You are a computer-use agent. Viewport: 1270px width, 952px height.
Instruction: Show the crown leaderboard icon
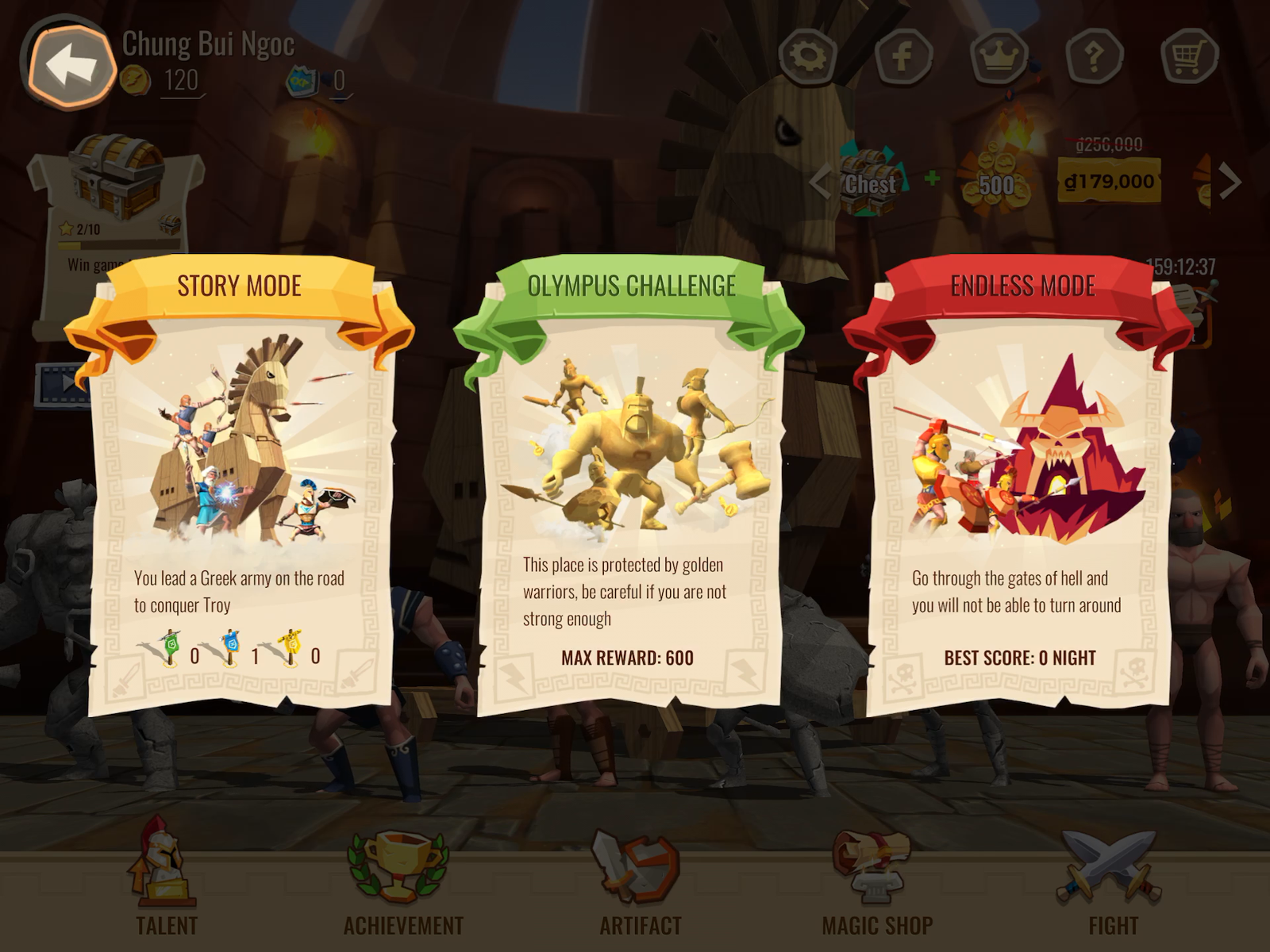pos(999,56)
